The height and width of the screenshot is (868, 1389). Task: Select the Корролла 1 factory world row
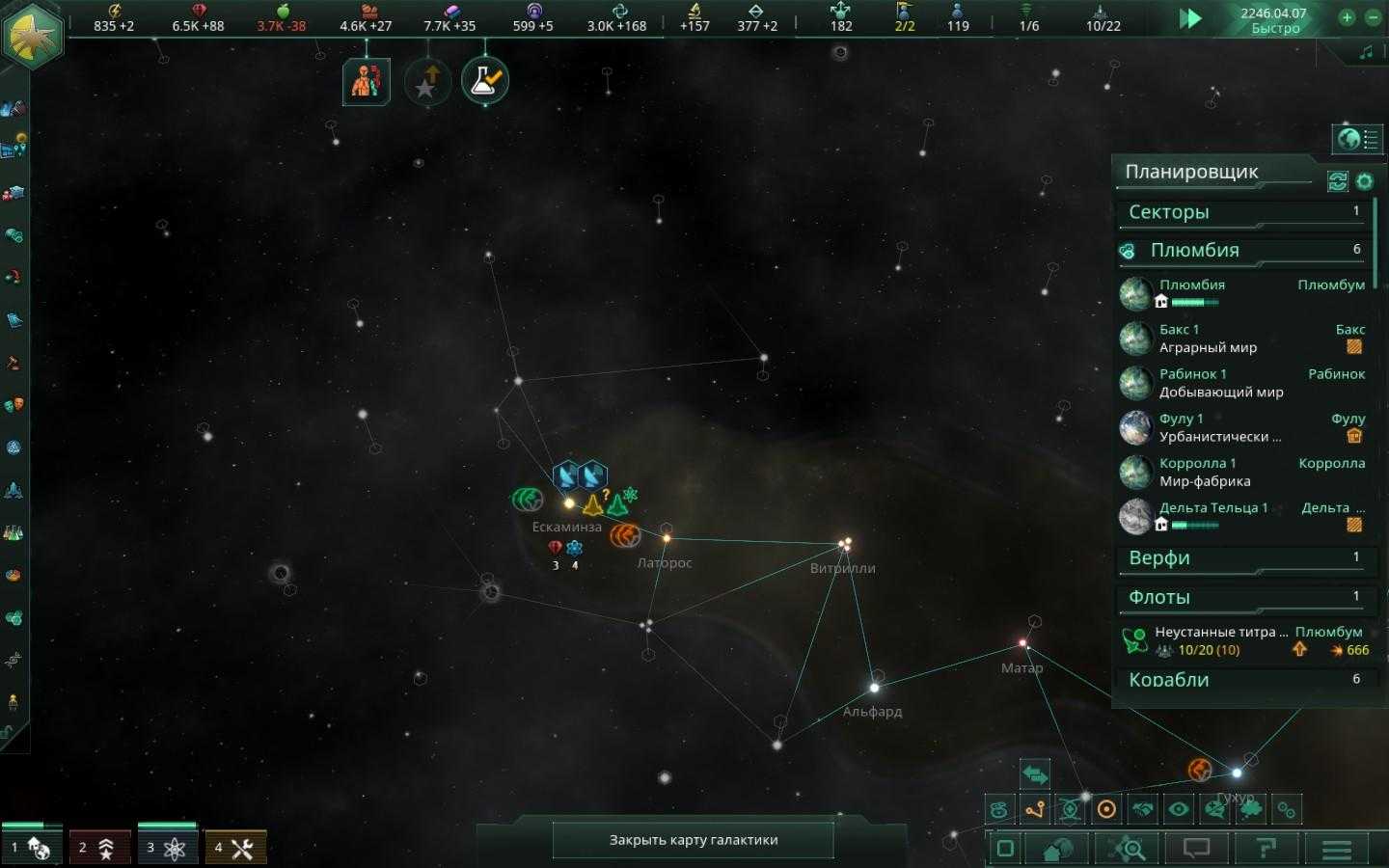(x=1244, y=472)
